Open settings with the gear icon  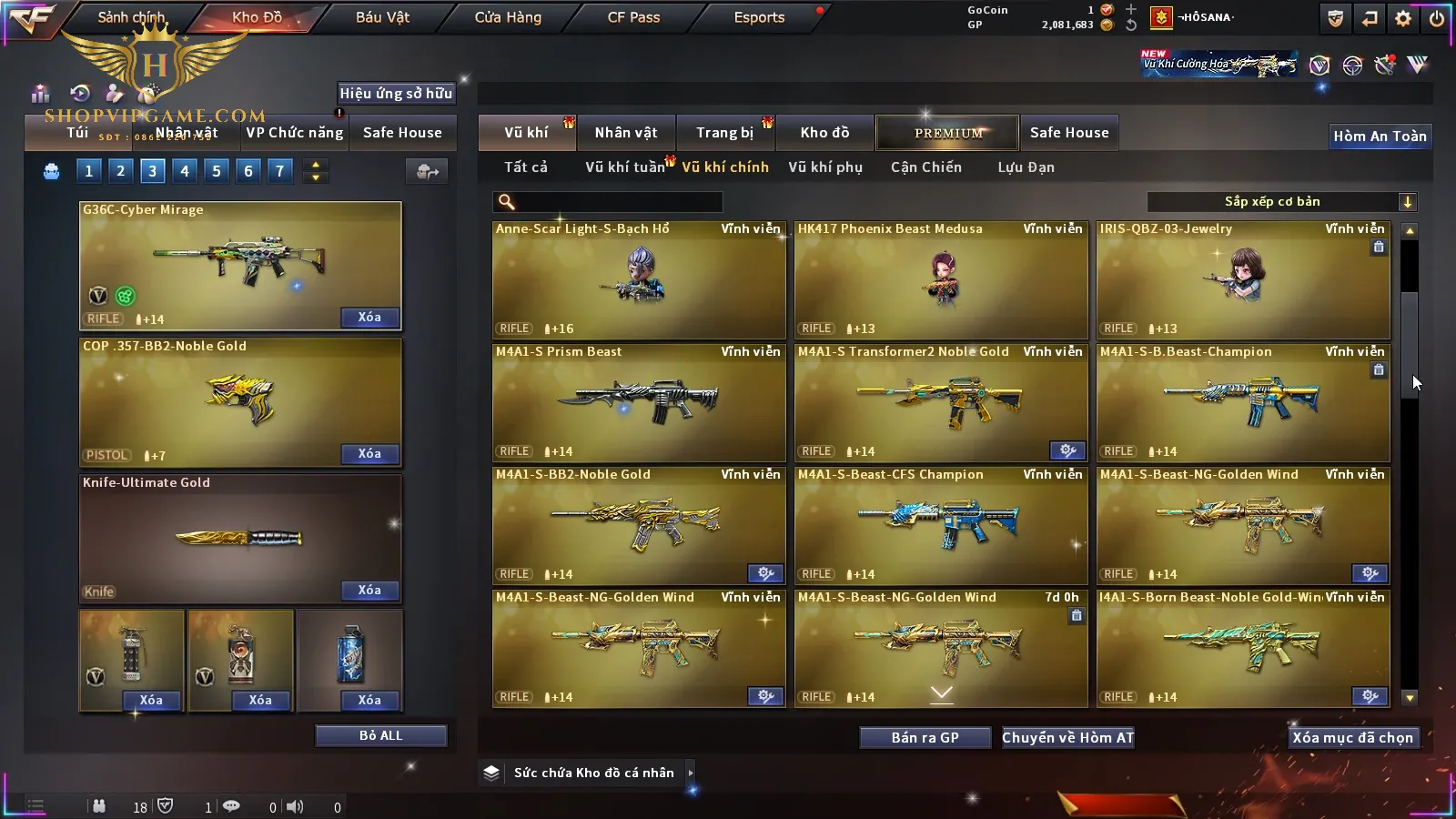pyautogui.click(x=1403, y=18)
